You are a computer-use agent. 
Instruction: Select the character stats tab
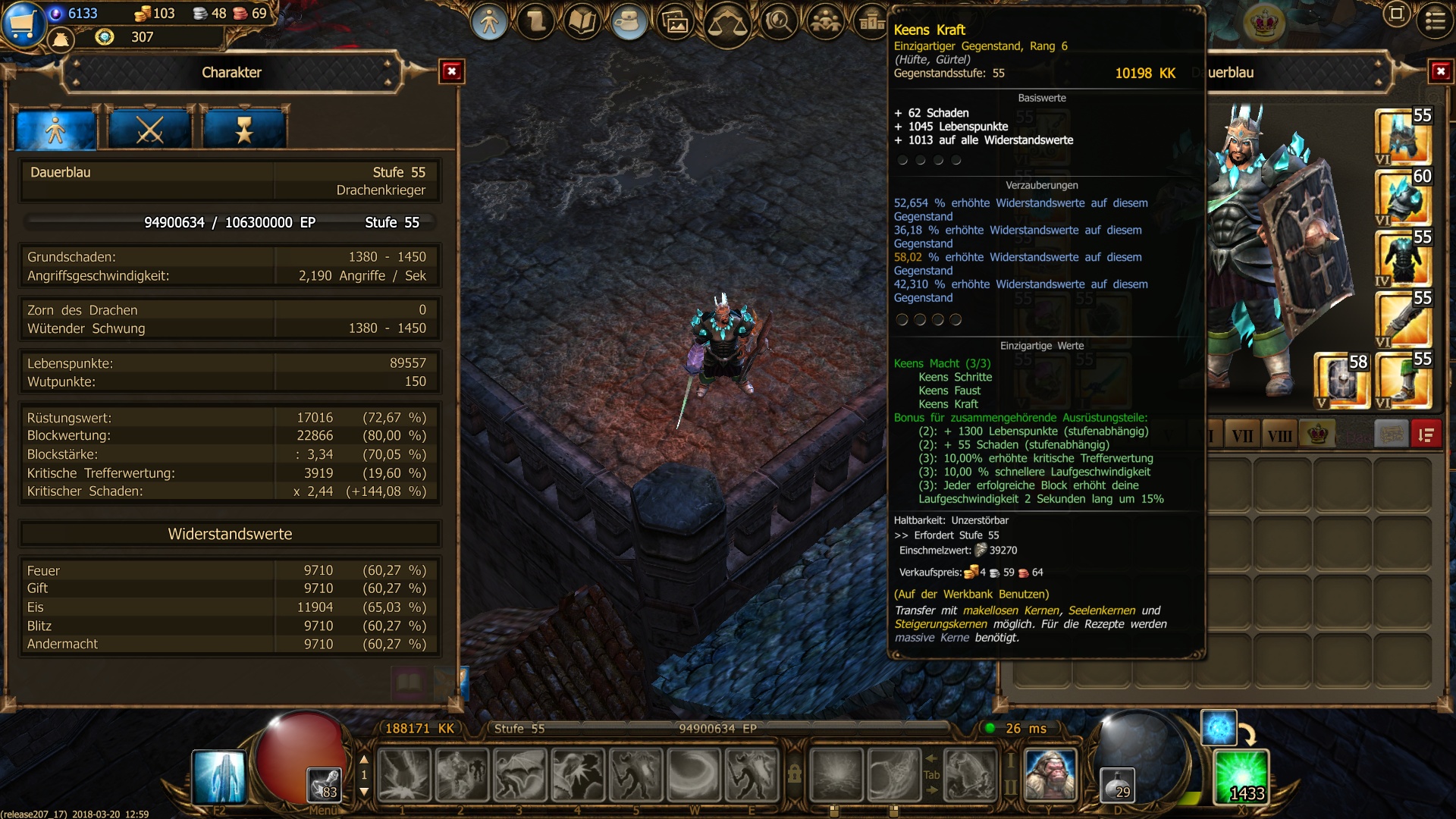coord(56,129)
